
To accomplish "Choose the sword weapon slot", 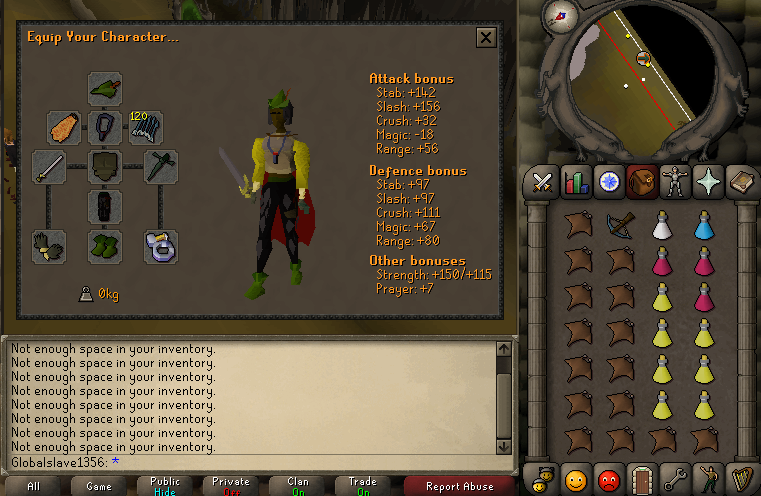I will [49, 167].
